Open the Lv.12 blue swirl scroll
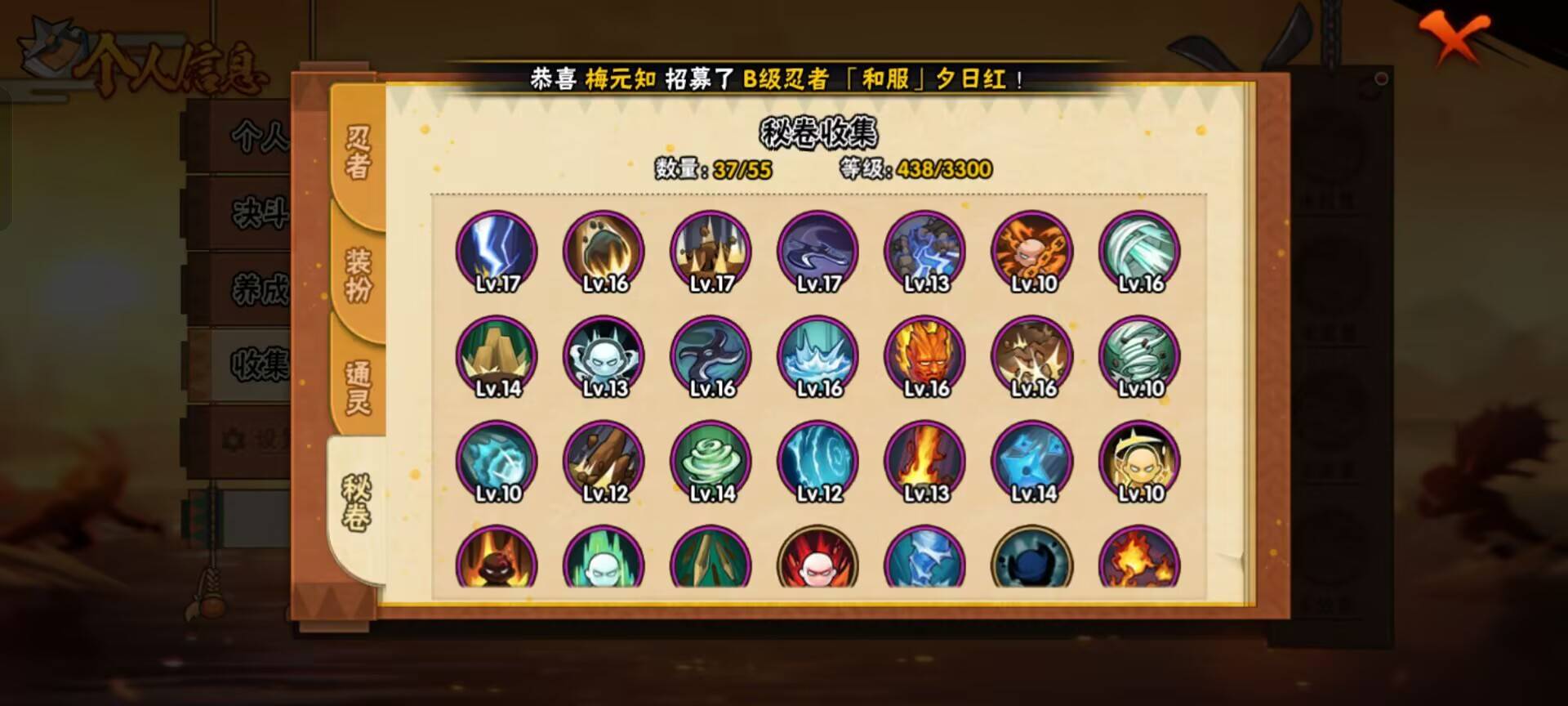This screenshot has width=1568, height=706. tap(816, 460)
